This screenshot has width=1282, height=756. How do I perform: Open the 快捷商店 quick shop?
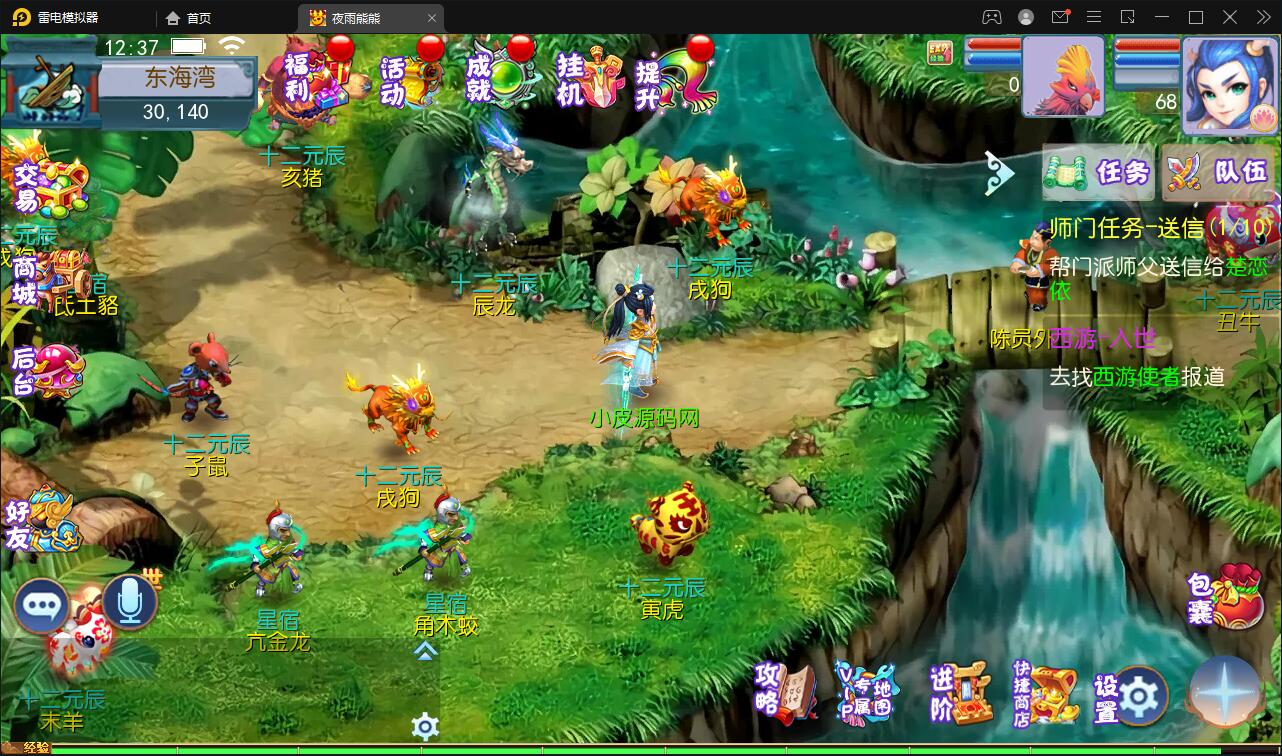click(1045, 693)
